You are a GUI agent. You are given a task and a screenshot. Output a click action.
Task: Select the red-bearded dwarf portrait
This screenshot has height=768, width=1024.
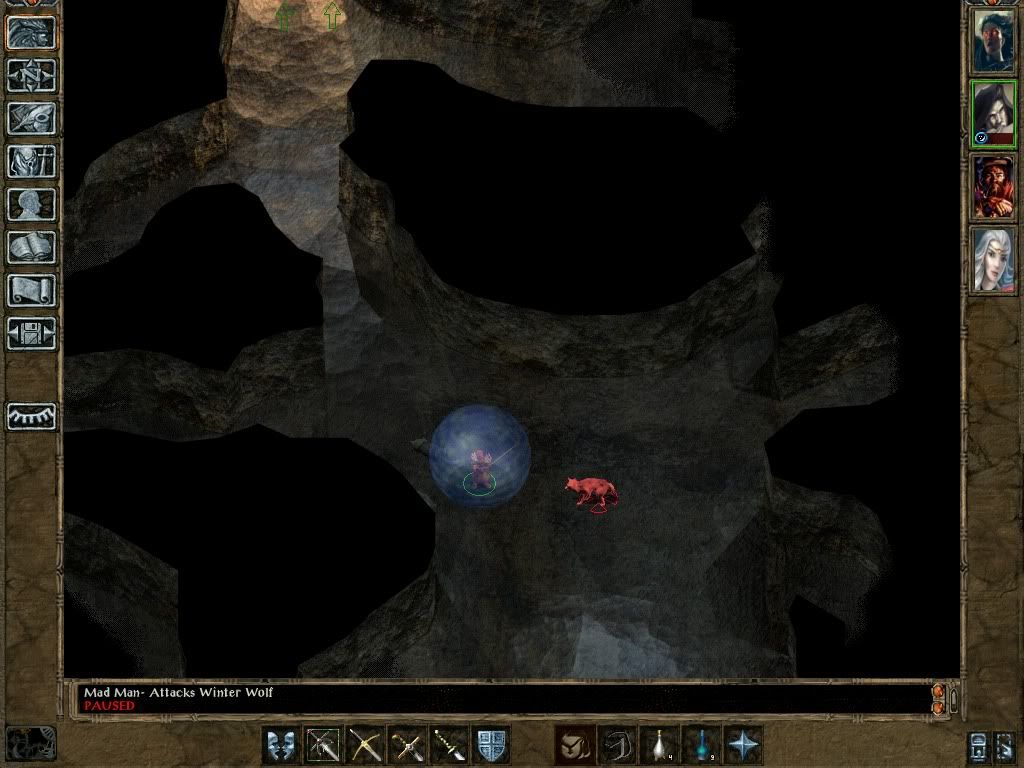point(994,188)
